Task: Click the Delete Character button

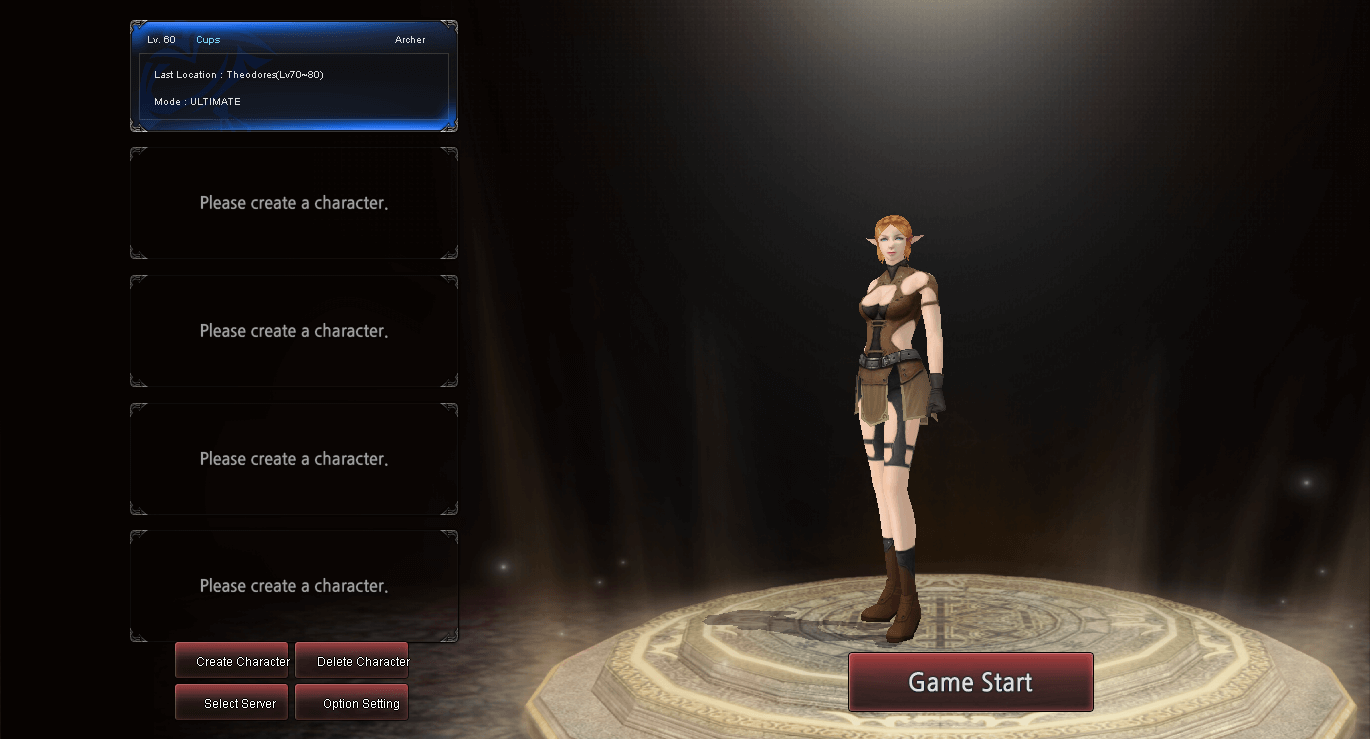Action: [x=352, y=661]
